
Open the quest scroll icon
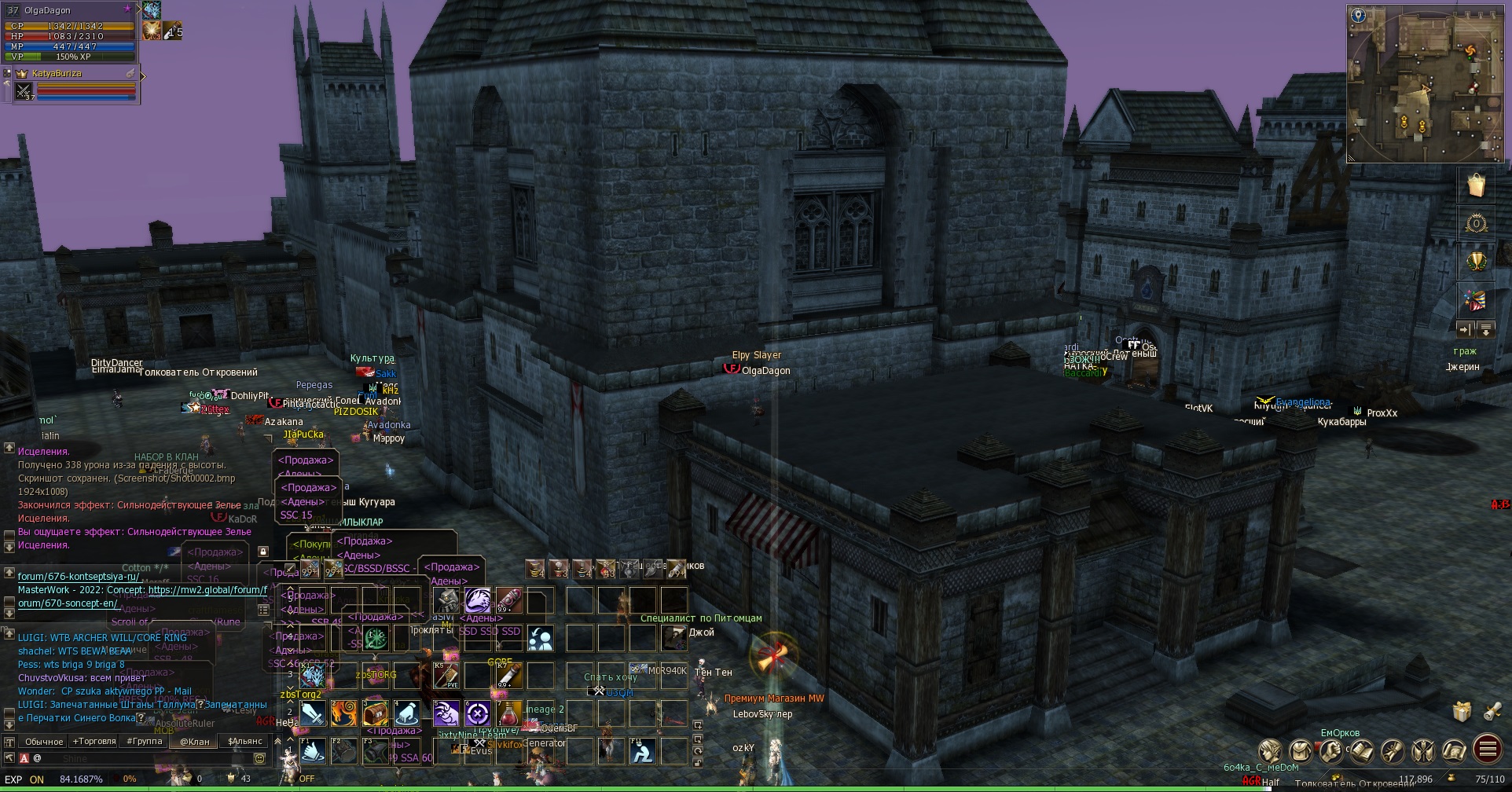(x=1393, y=751)
